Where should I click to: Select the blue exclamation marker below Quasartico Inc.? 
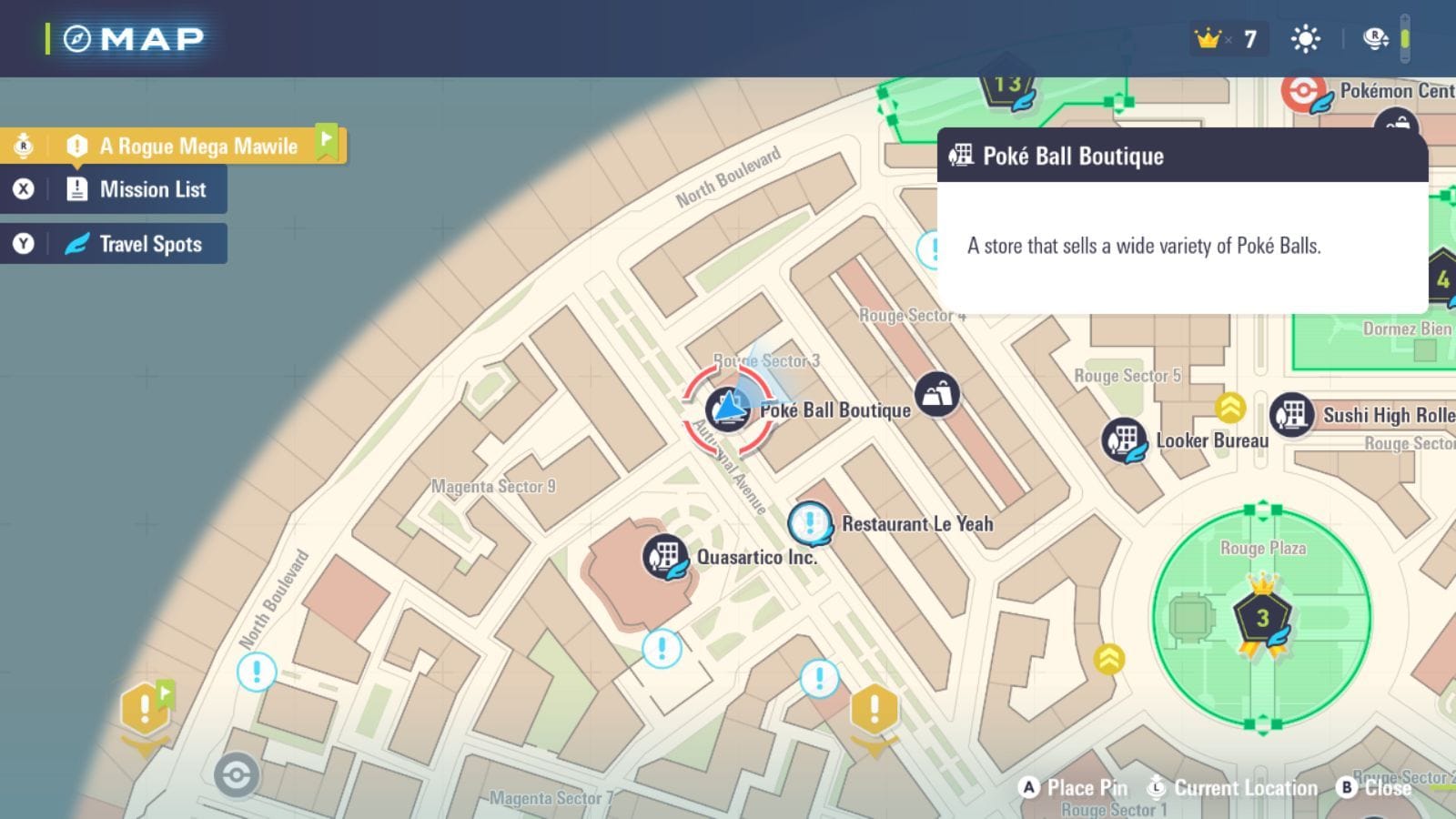[x=662, y=648]
